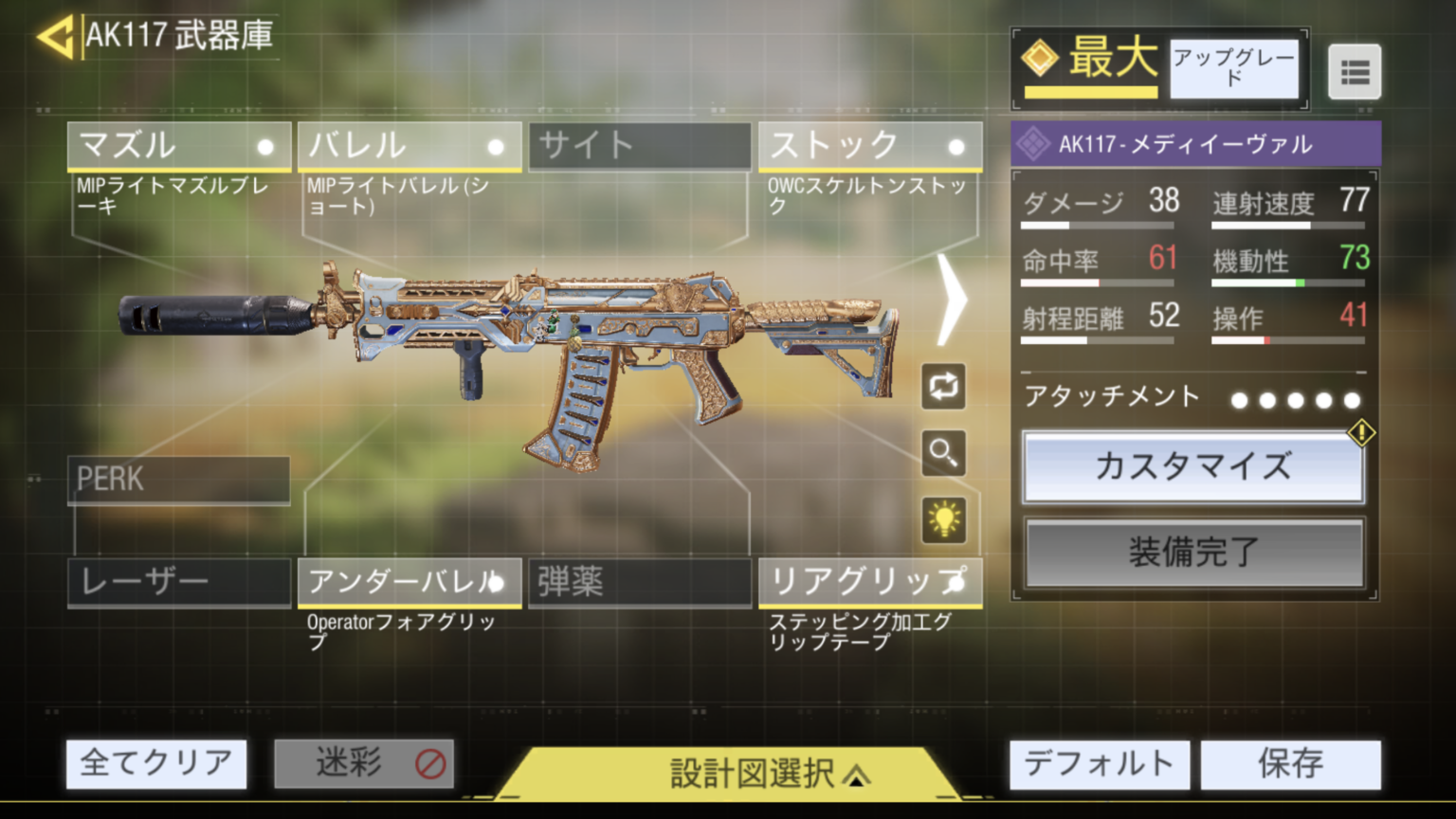This screenshot has height=819, width=1456.
Task: Open weapon inspect with the magnifier icon
Action: pos(943,453)
